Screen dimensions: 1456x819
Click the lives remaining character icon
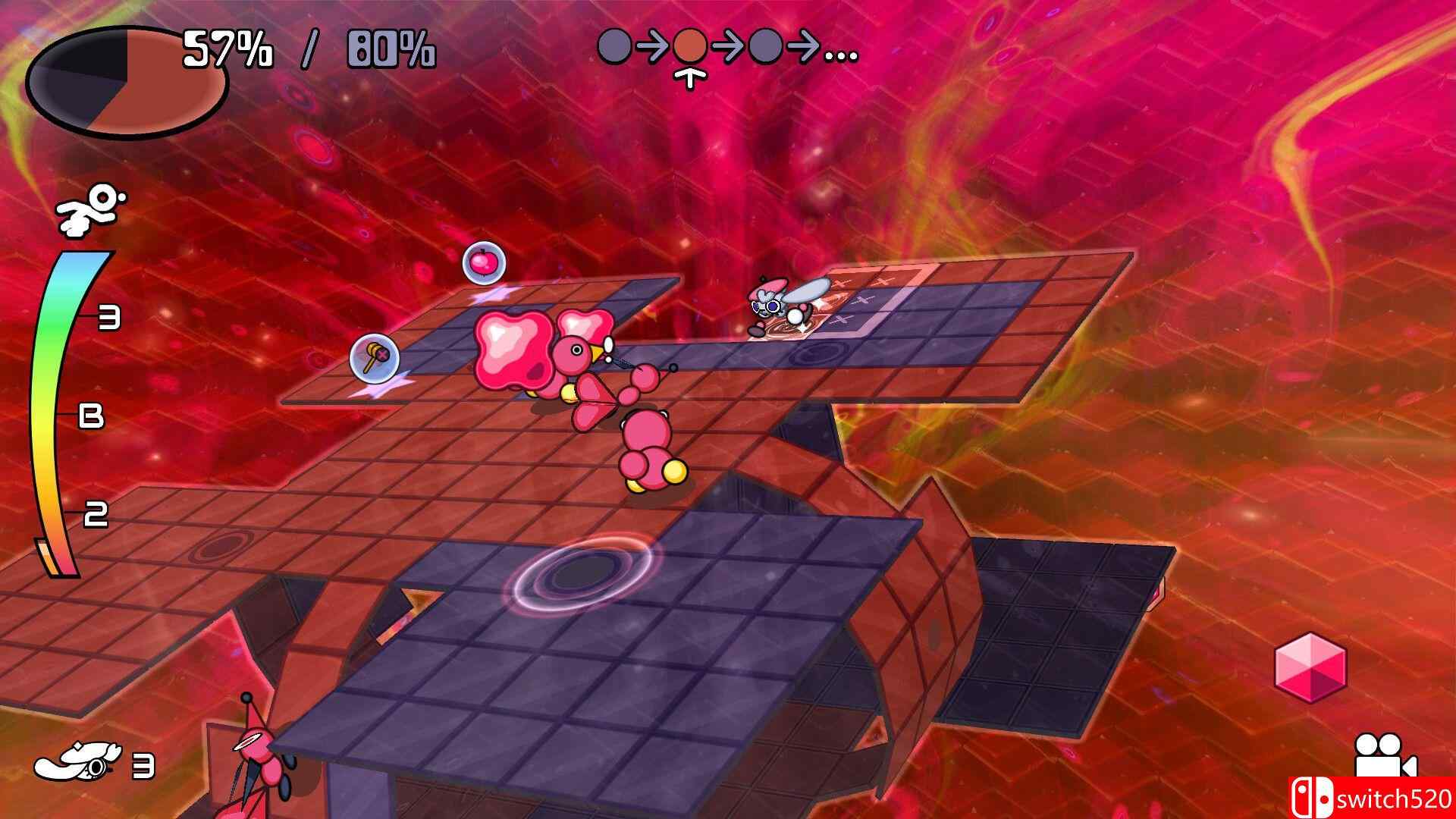[x=78, y=764]
